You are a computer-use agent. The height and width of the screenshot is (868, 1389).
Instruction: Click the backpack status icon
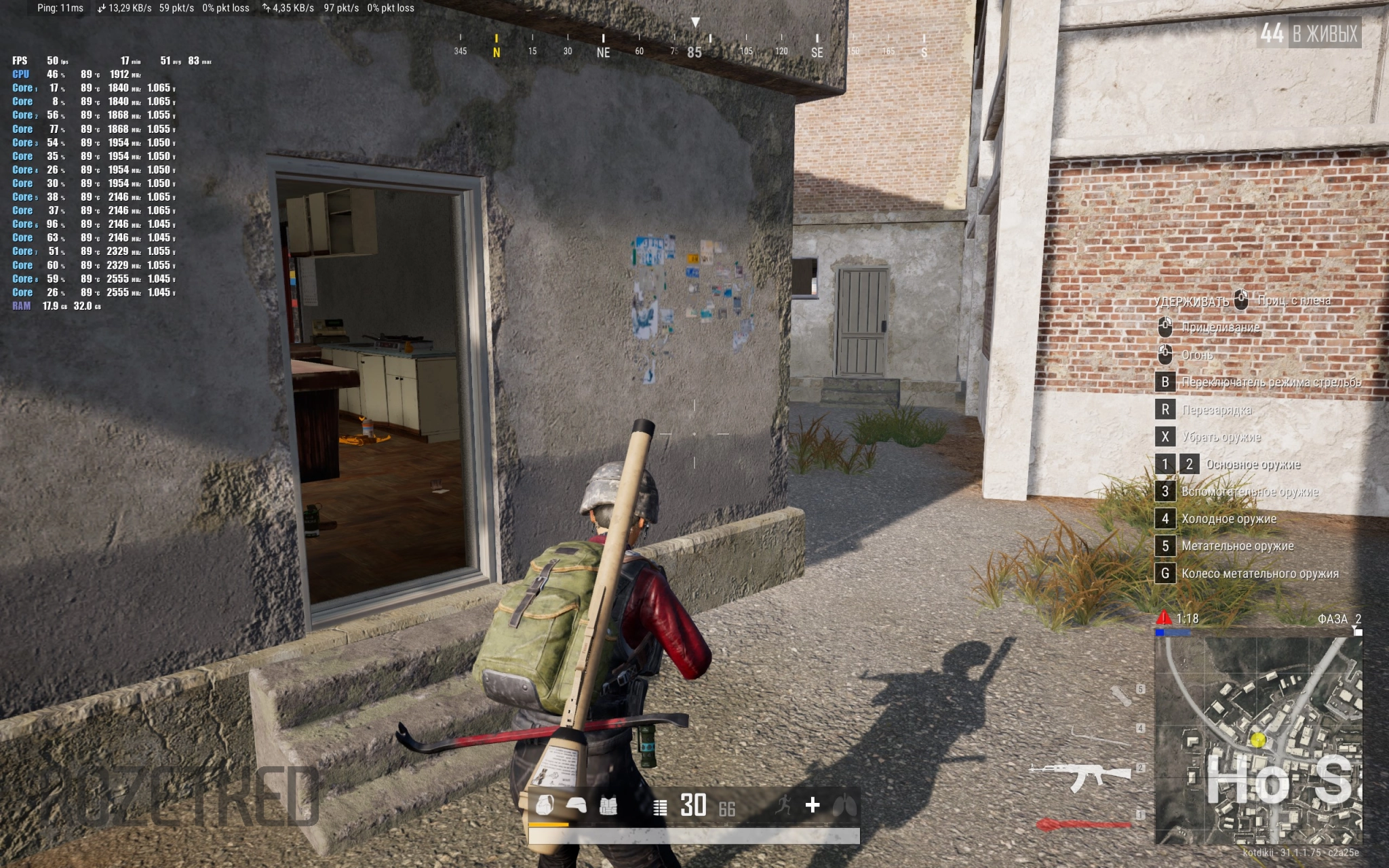545,805
